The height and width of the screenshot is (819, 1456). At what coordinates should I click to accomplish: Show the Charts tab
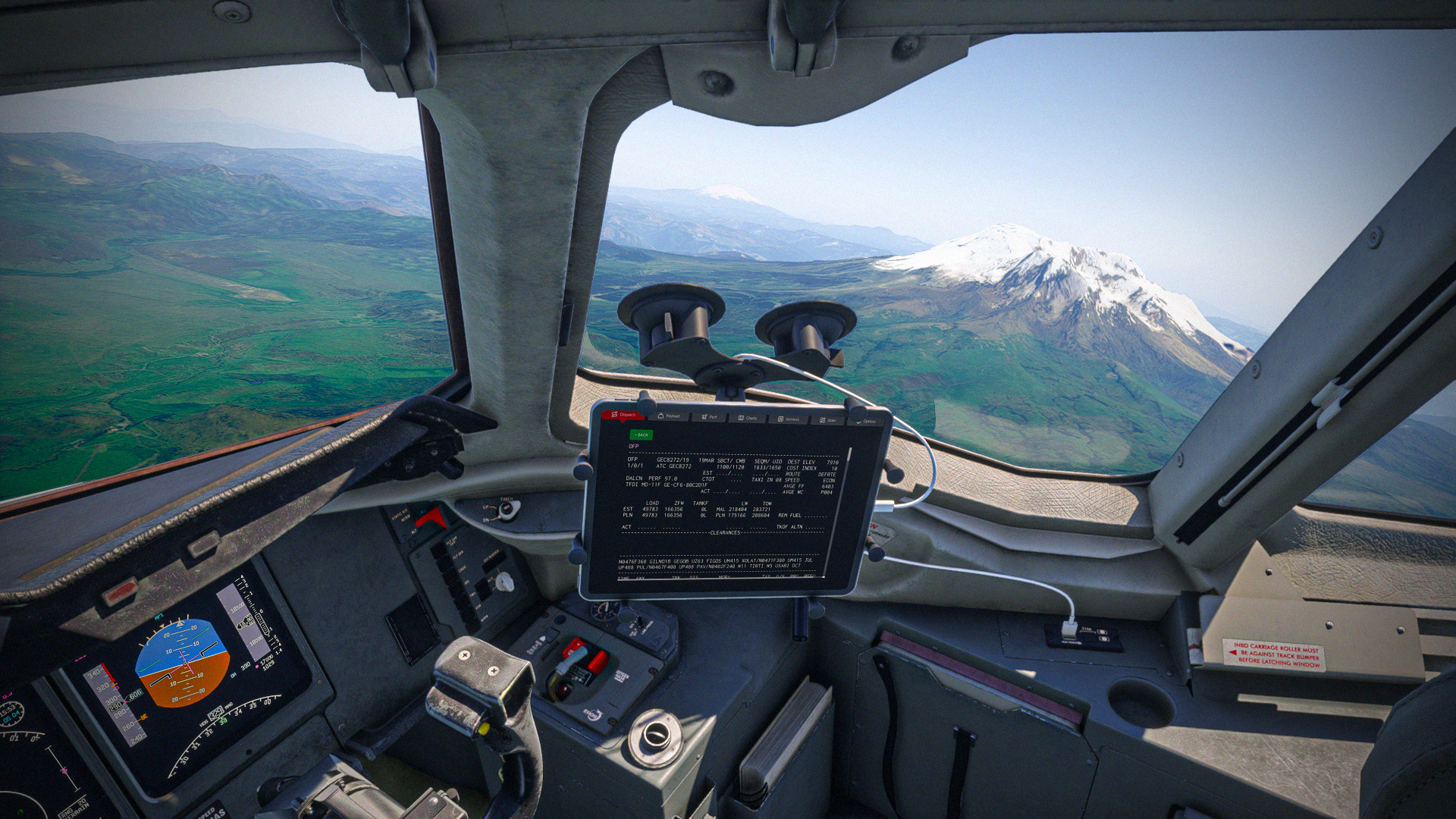(748, 418)
